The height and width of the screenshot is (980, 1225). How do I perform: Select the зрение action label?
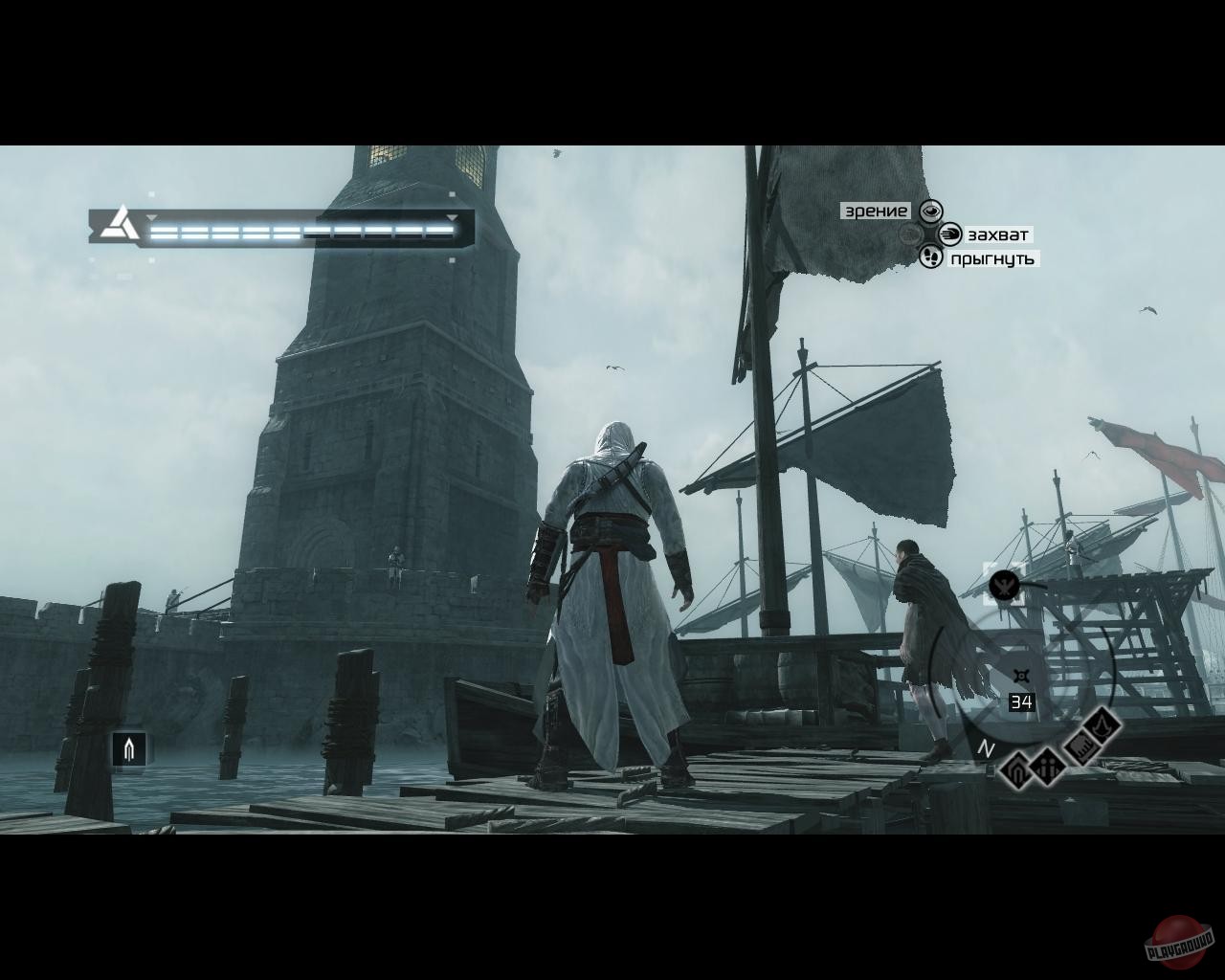(x=875, y=212)
